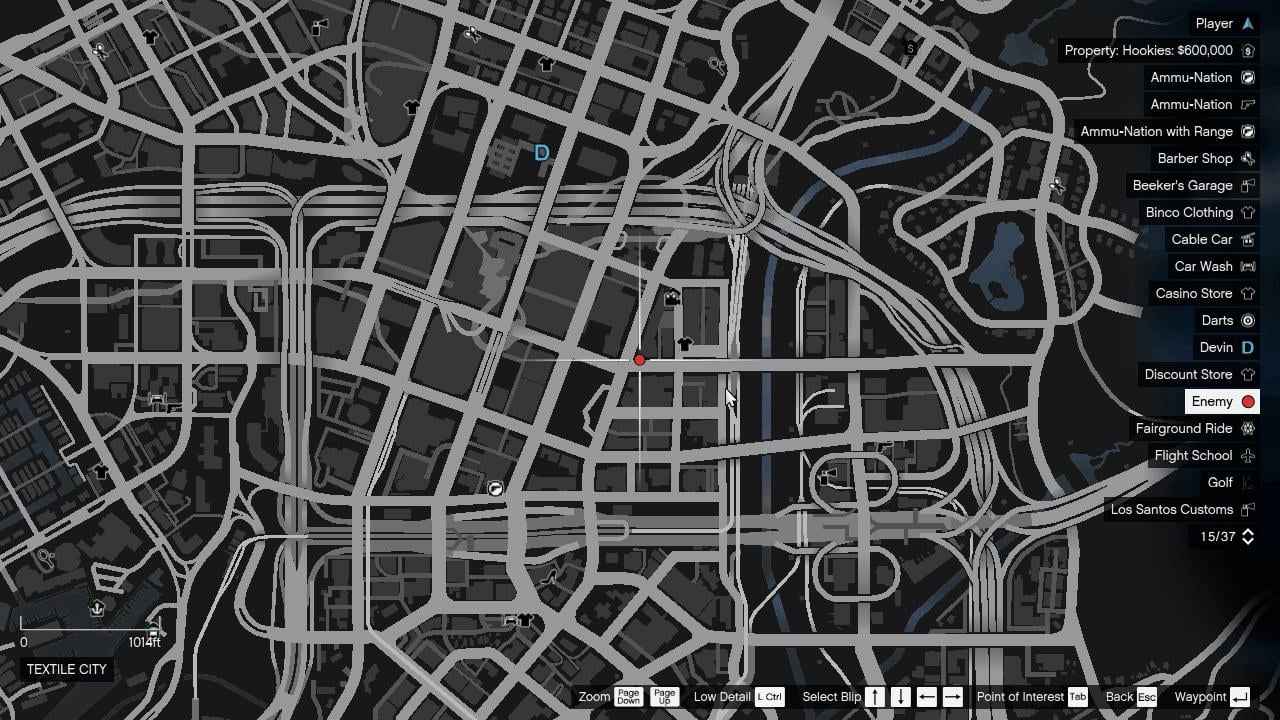
Task: Click the Ammu-Nation with Range legend icon
Action: [1247, 131]
